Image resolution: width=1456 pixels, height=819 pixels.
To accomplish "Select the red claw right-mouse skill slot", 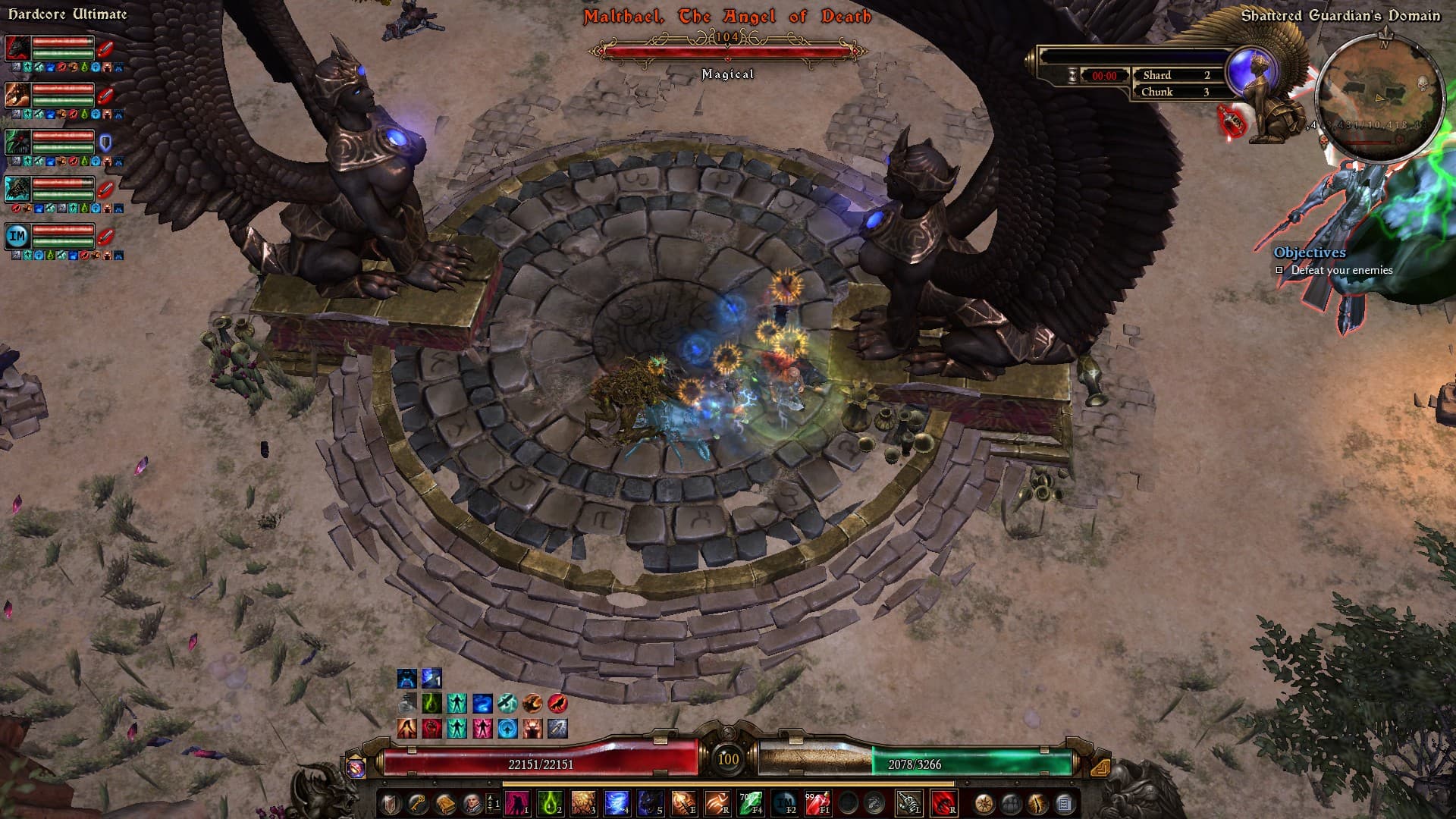I will (943, 803).
